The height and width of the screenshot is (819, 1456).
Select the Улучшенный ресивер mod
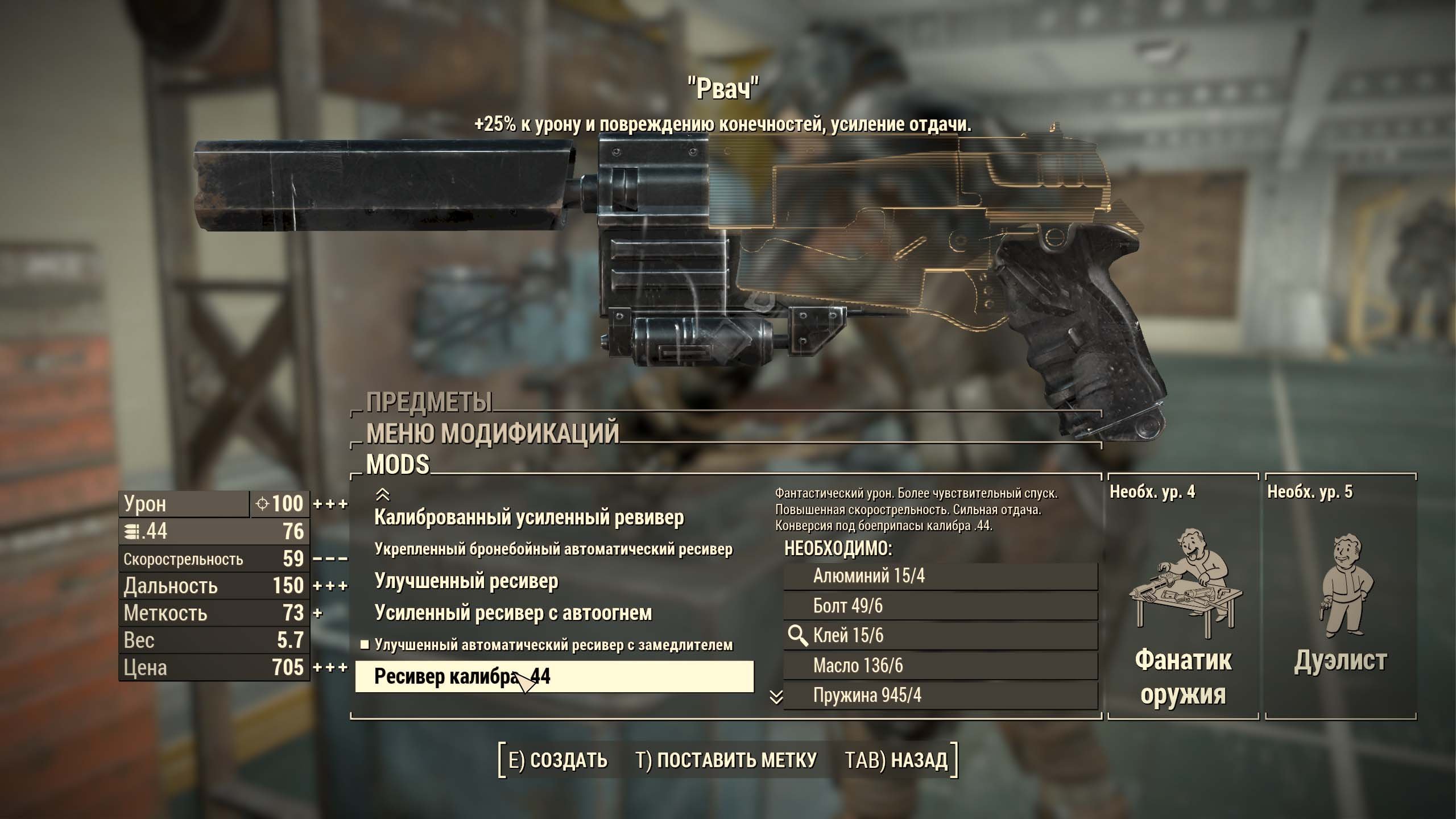click(466, 581)
